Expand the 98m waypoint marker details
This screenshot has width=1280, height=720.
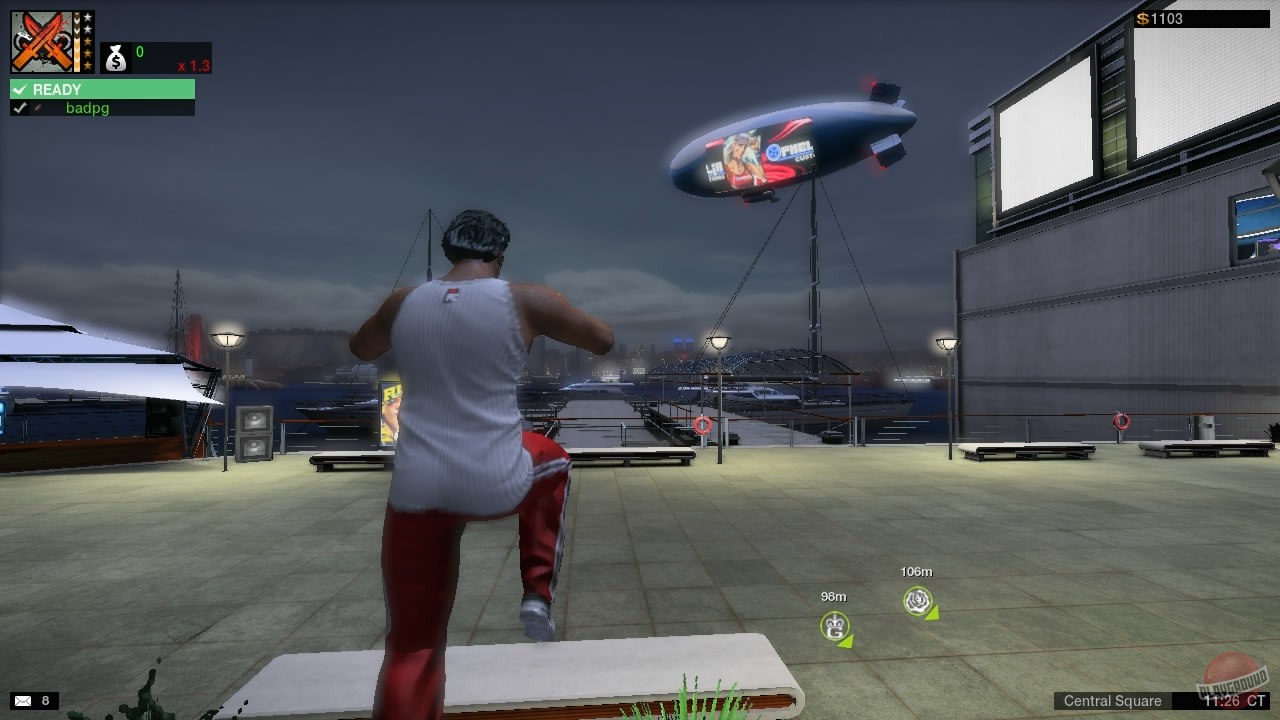(832, 595)
